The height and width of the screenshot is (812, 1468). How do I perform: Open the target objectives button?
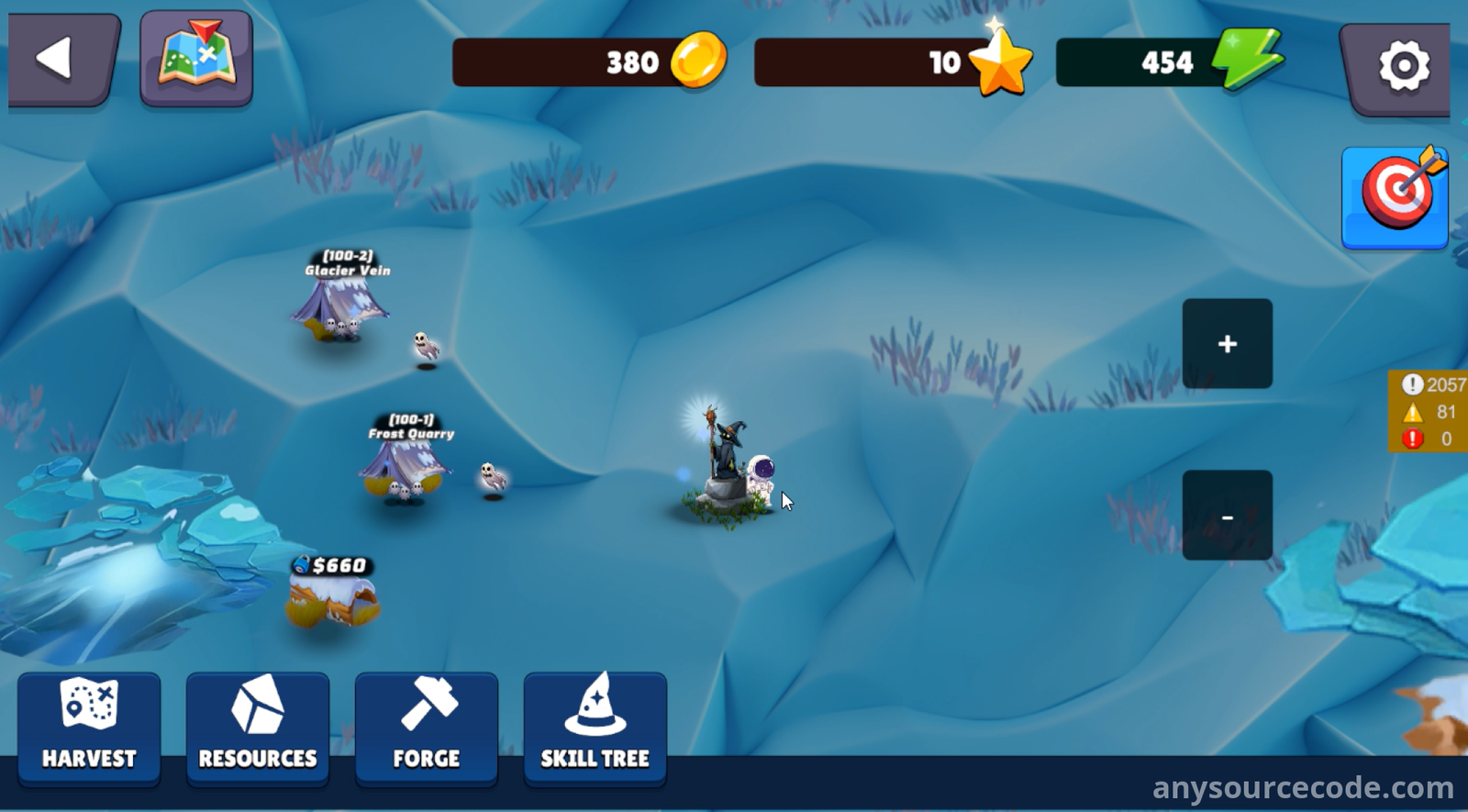coord(1395,196)
